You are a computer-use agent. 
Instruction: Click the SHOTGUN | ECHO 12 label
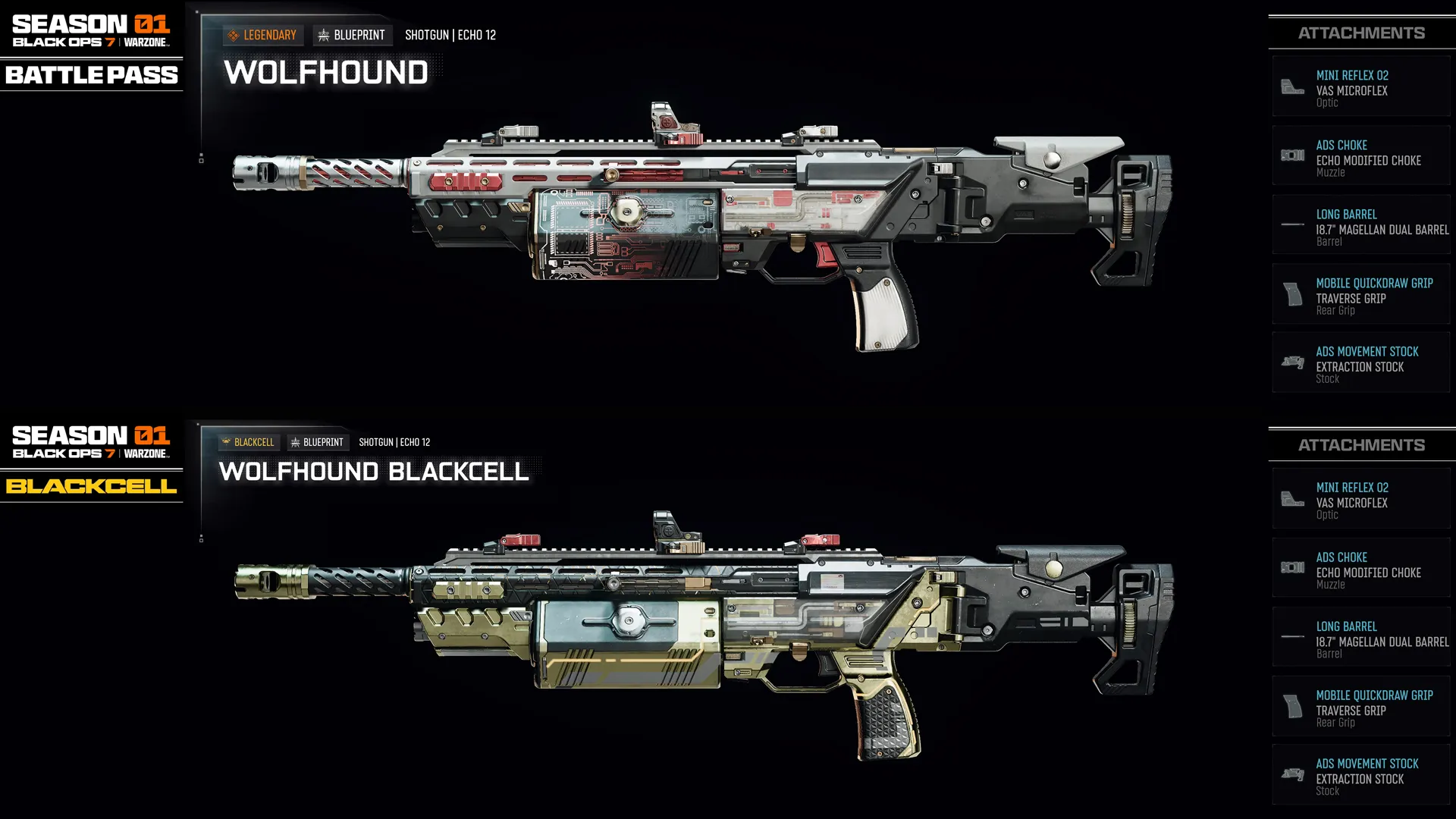[x=450, y=34]
